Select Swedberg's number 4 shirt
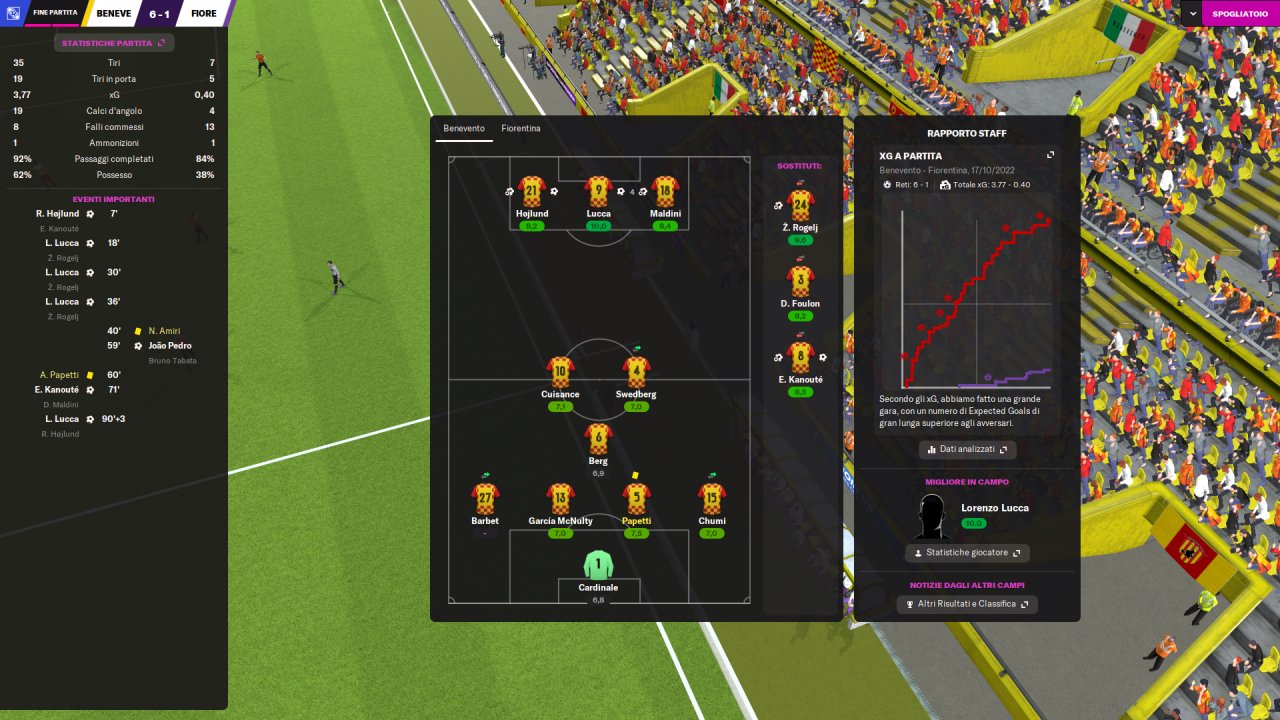 [x=636, y=372]
